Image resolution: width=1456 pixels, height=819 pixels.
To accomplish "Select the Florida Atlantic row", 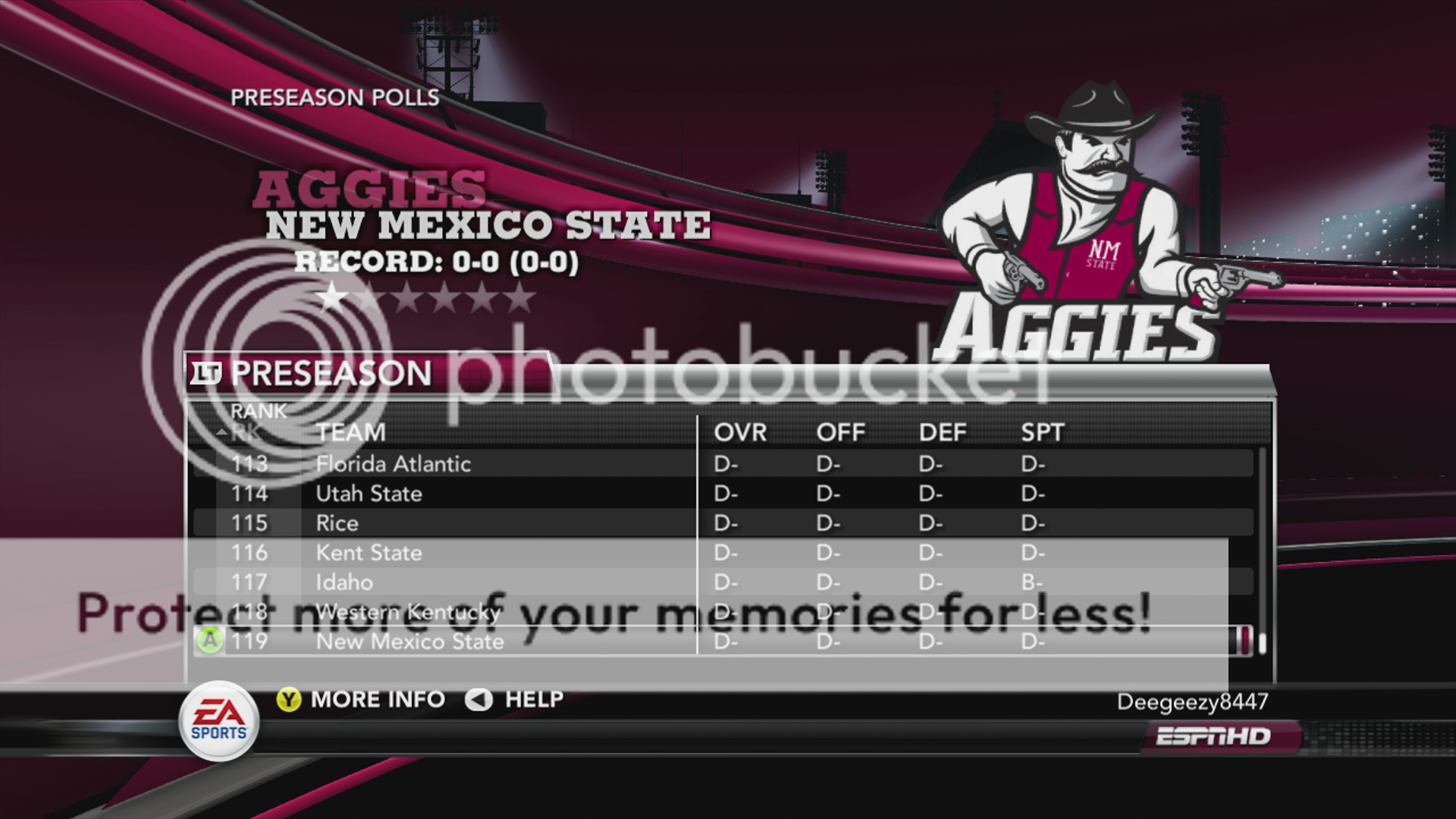I will [x=393, y=463].
